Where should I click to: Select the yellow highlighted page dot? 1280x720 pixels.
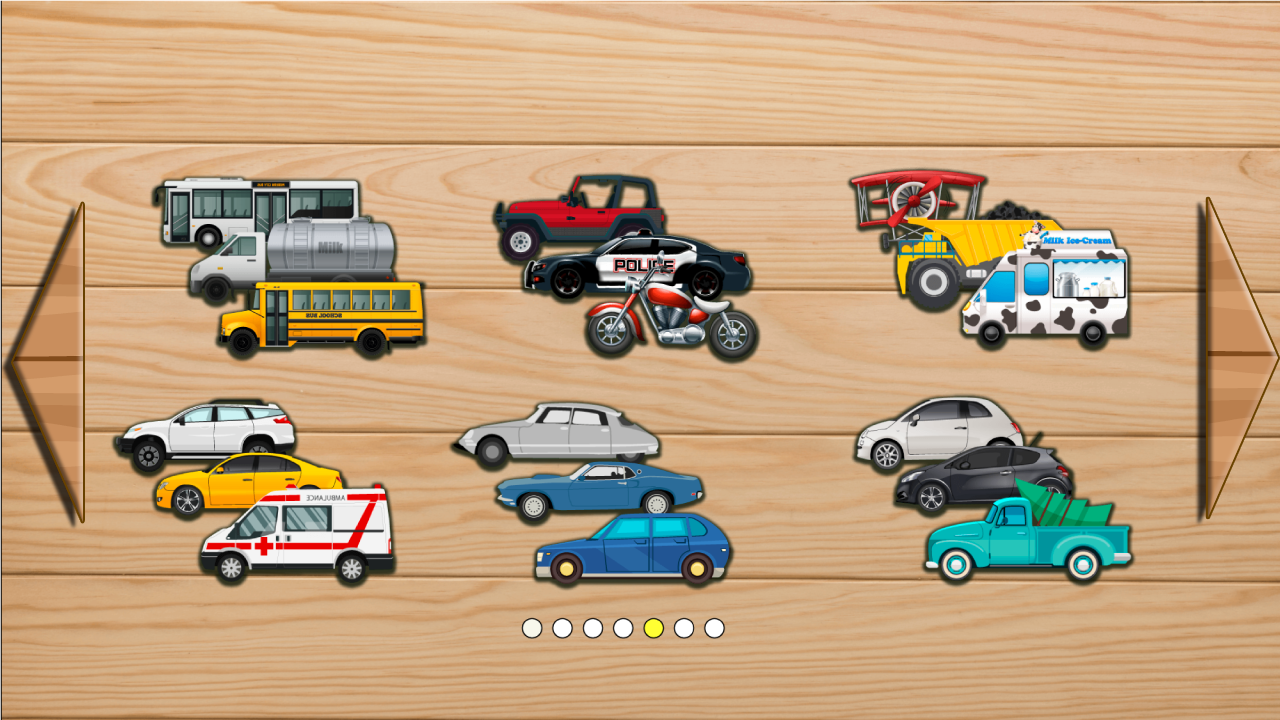click(x=655, y=629)
